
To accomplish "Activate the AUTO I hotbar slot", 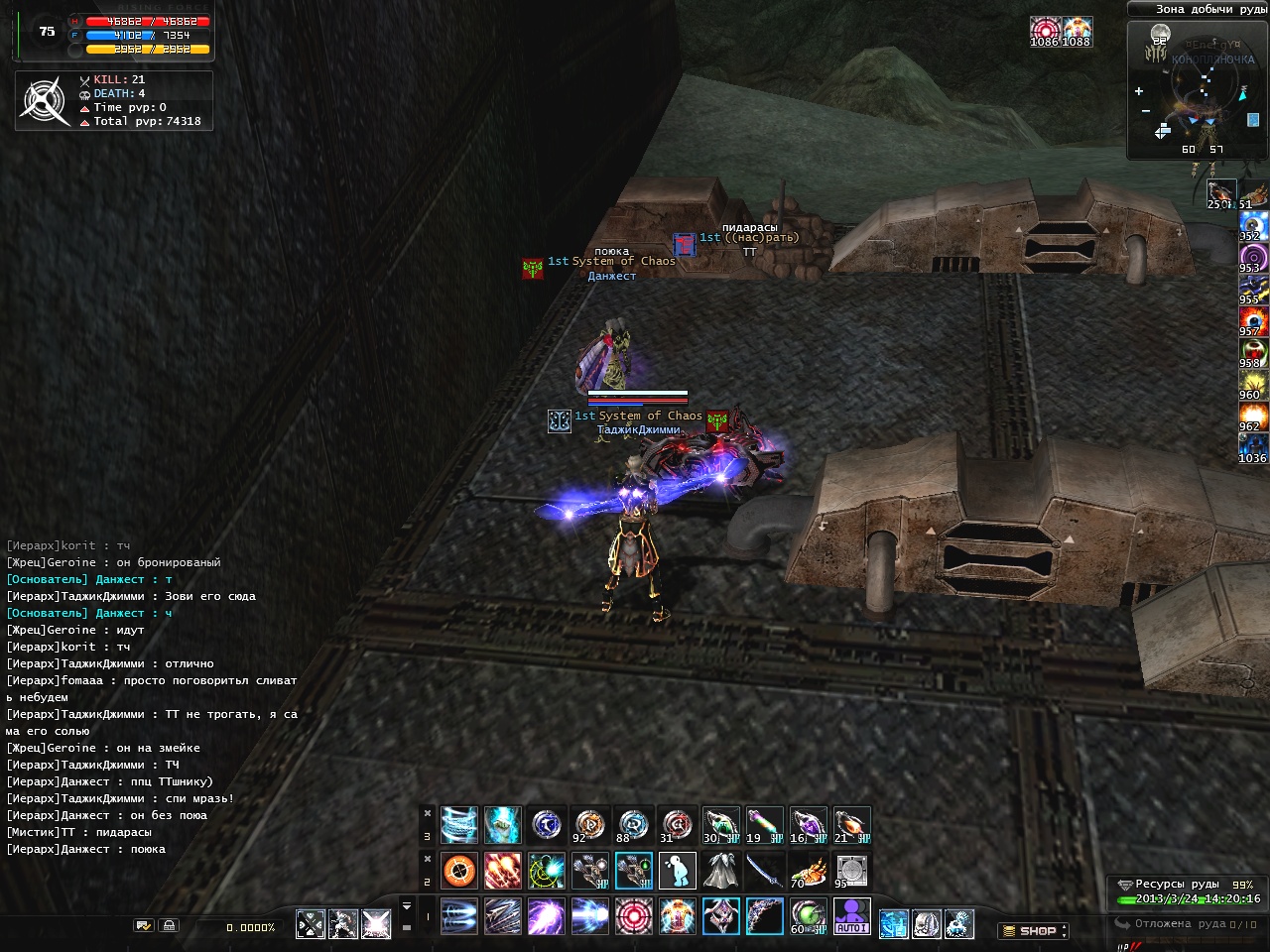I will [851, 916].
